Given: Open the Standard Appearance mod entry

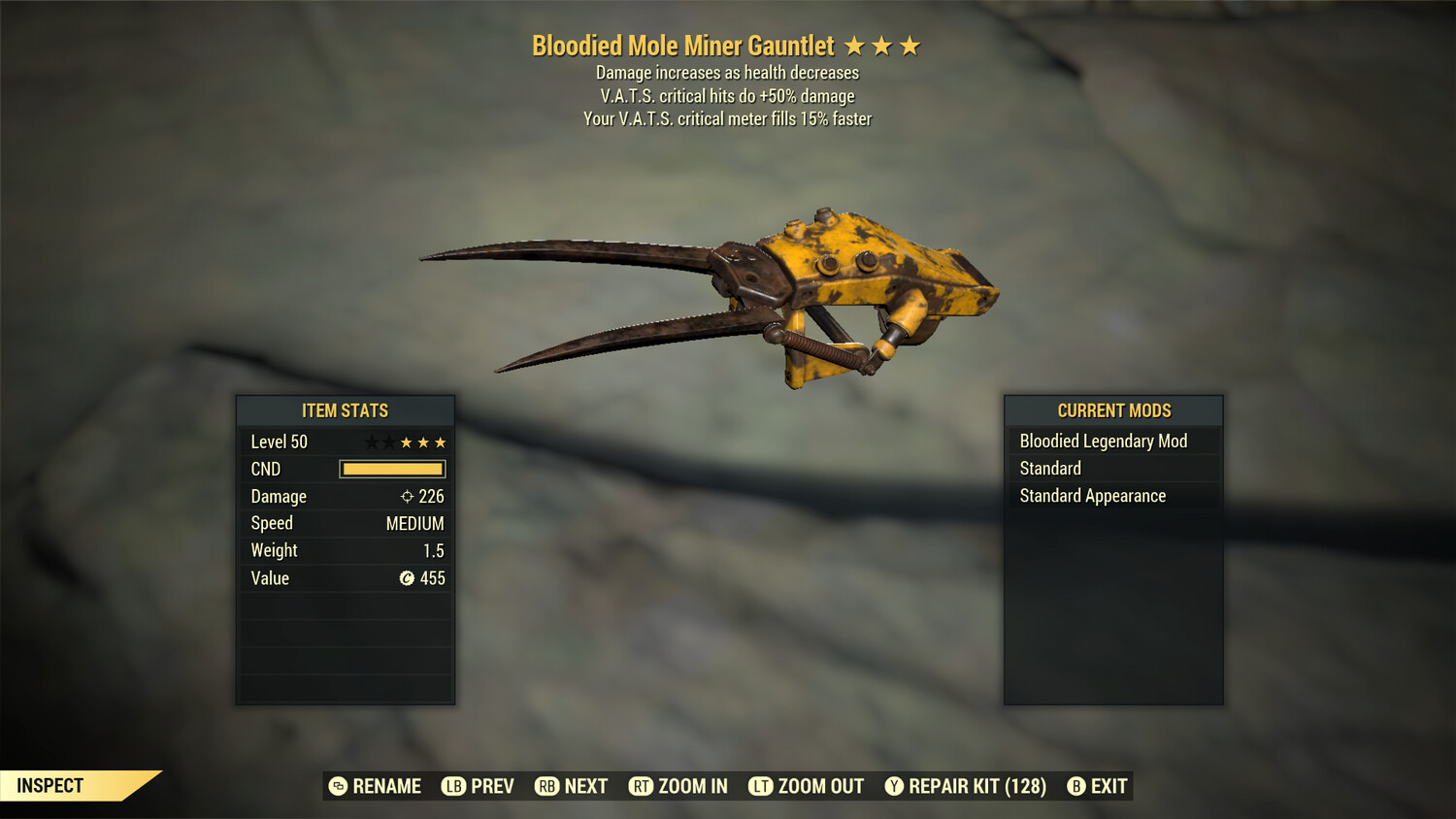Looking at the screenshot, I should (x=1091, y=496).
